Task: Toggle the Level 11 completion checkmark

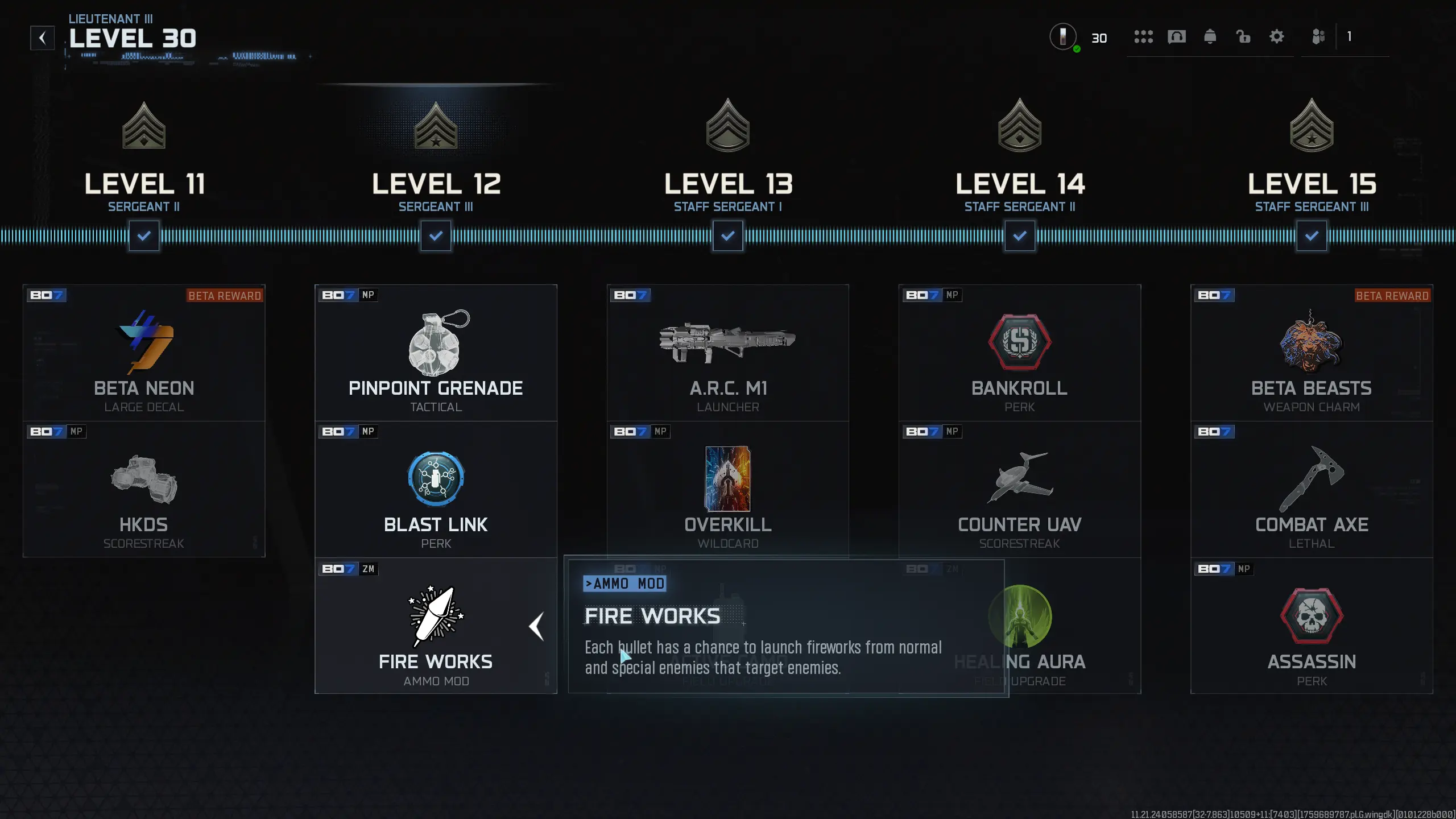Action: click(144, 235)
